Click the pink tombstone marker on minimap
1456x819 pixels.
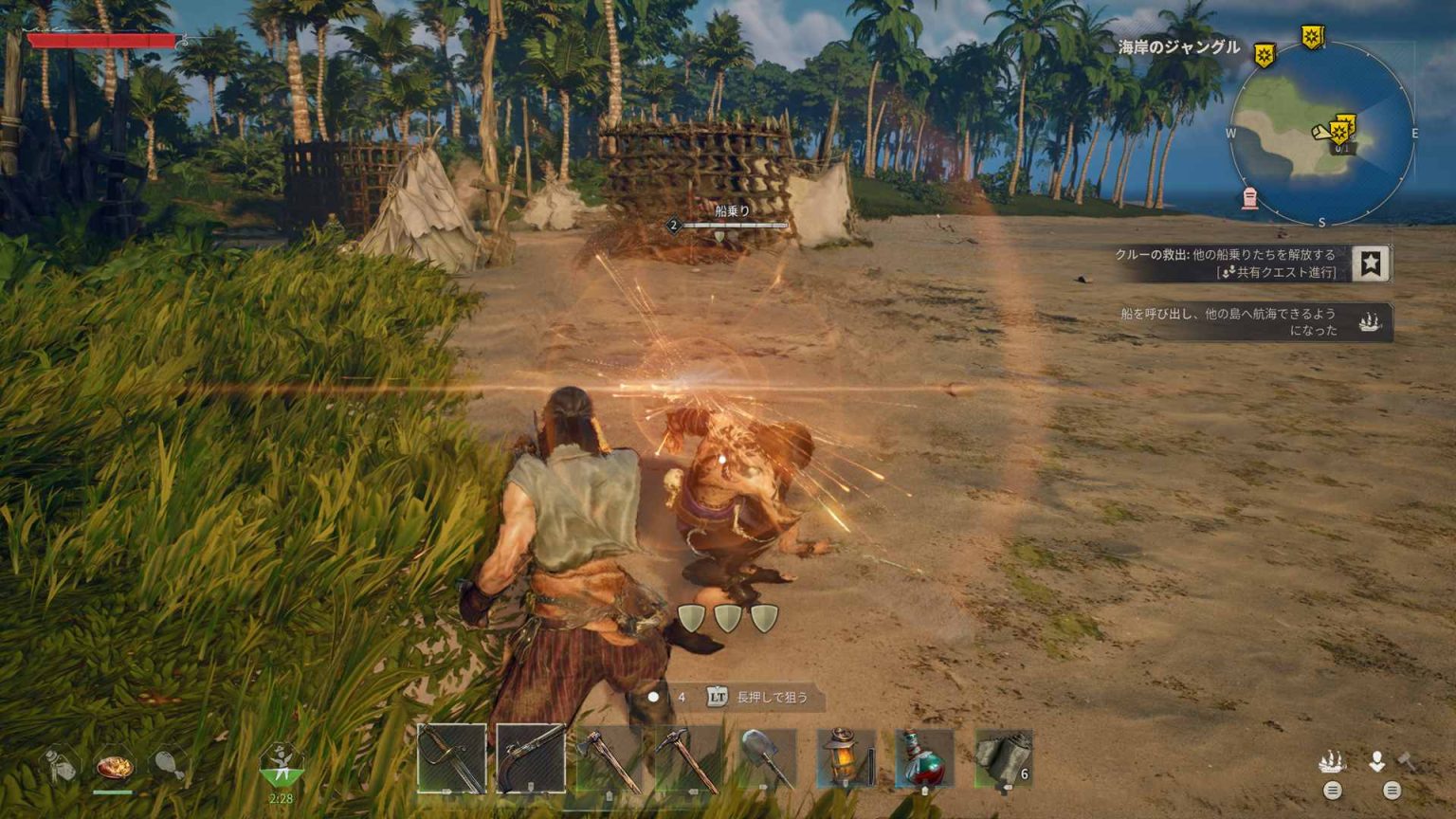(x=1250, y=198)
